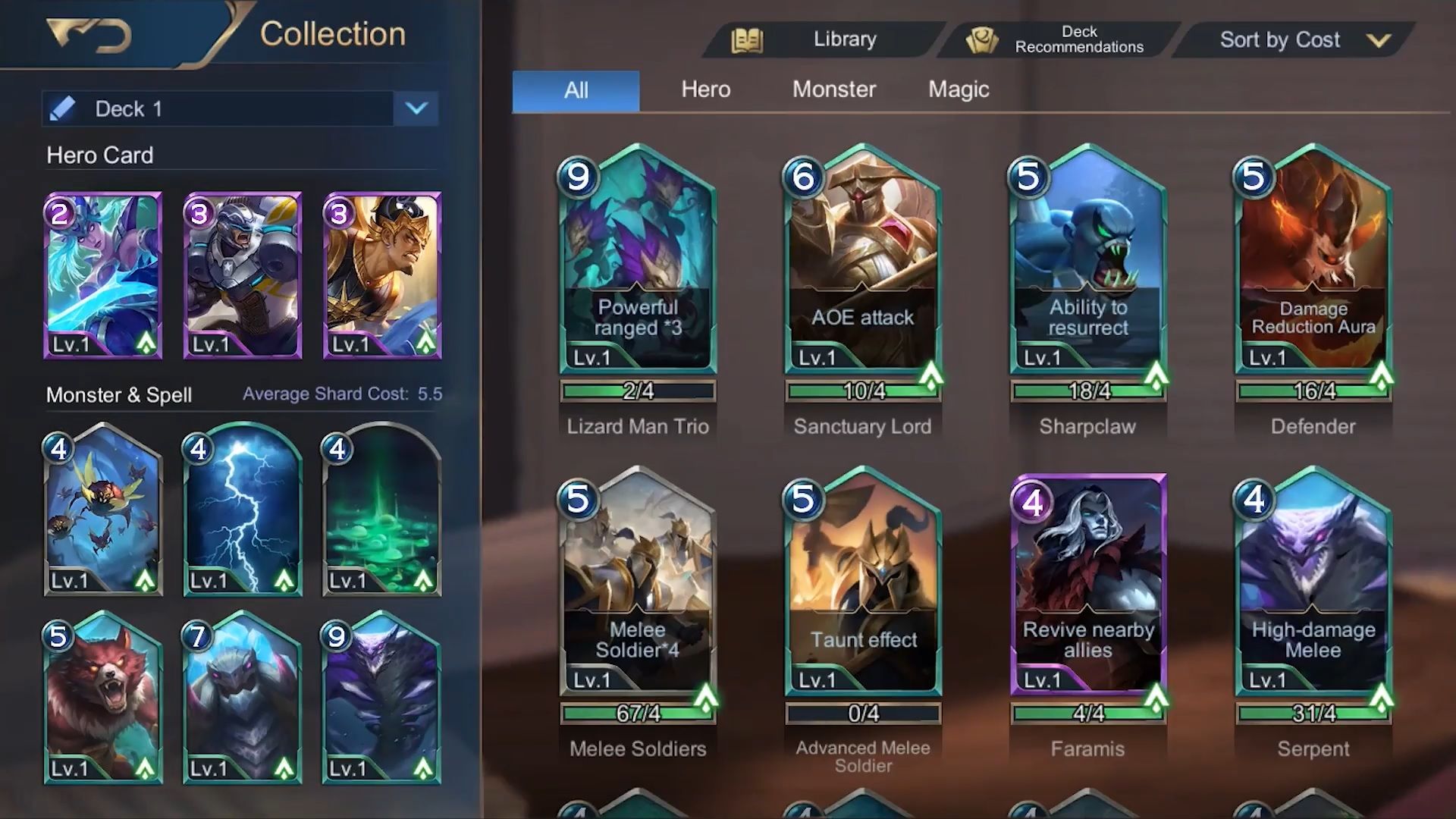Switch to the Hero tab
The width and height of the screenshot is (1456, 819).
pos(704,89)
